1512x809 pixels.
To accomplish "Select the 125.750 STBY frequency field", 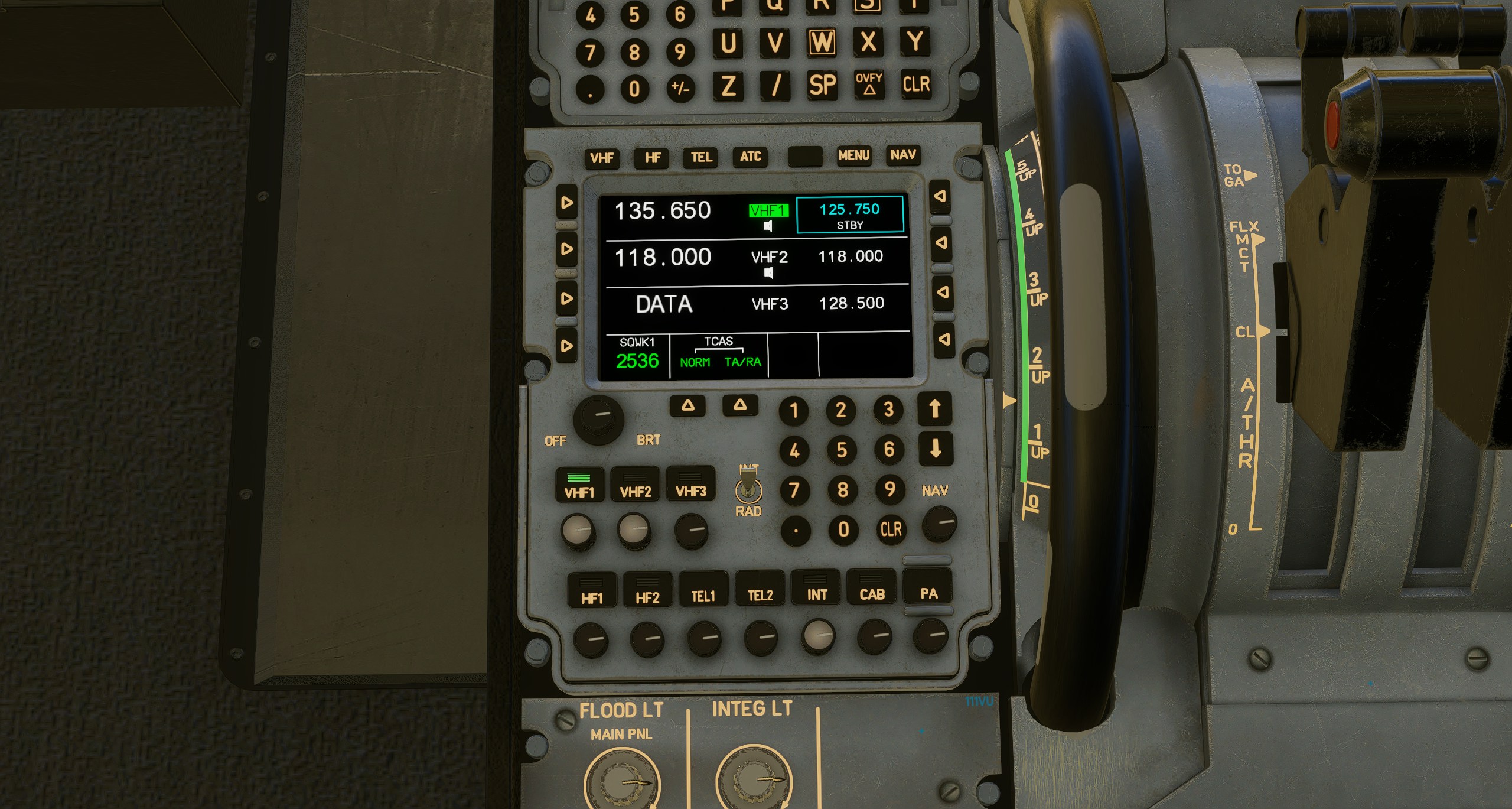I will (x=849, y=215).
